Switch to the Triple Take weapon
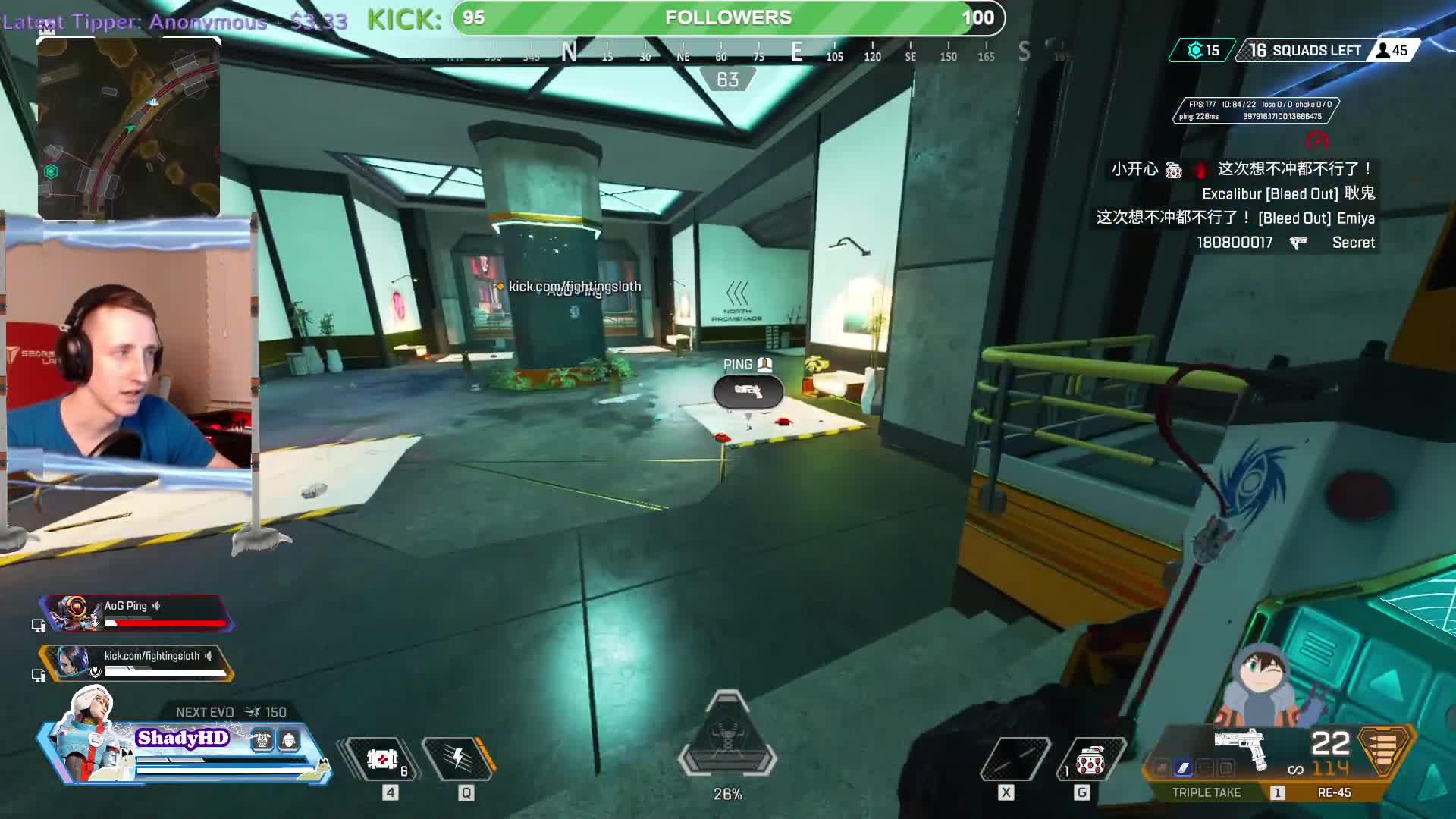Image resolution: width=1456 pixels, height=819 pixels. tap(1207, 792)
